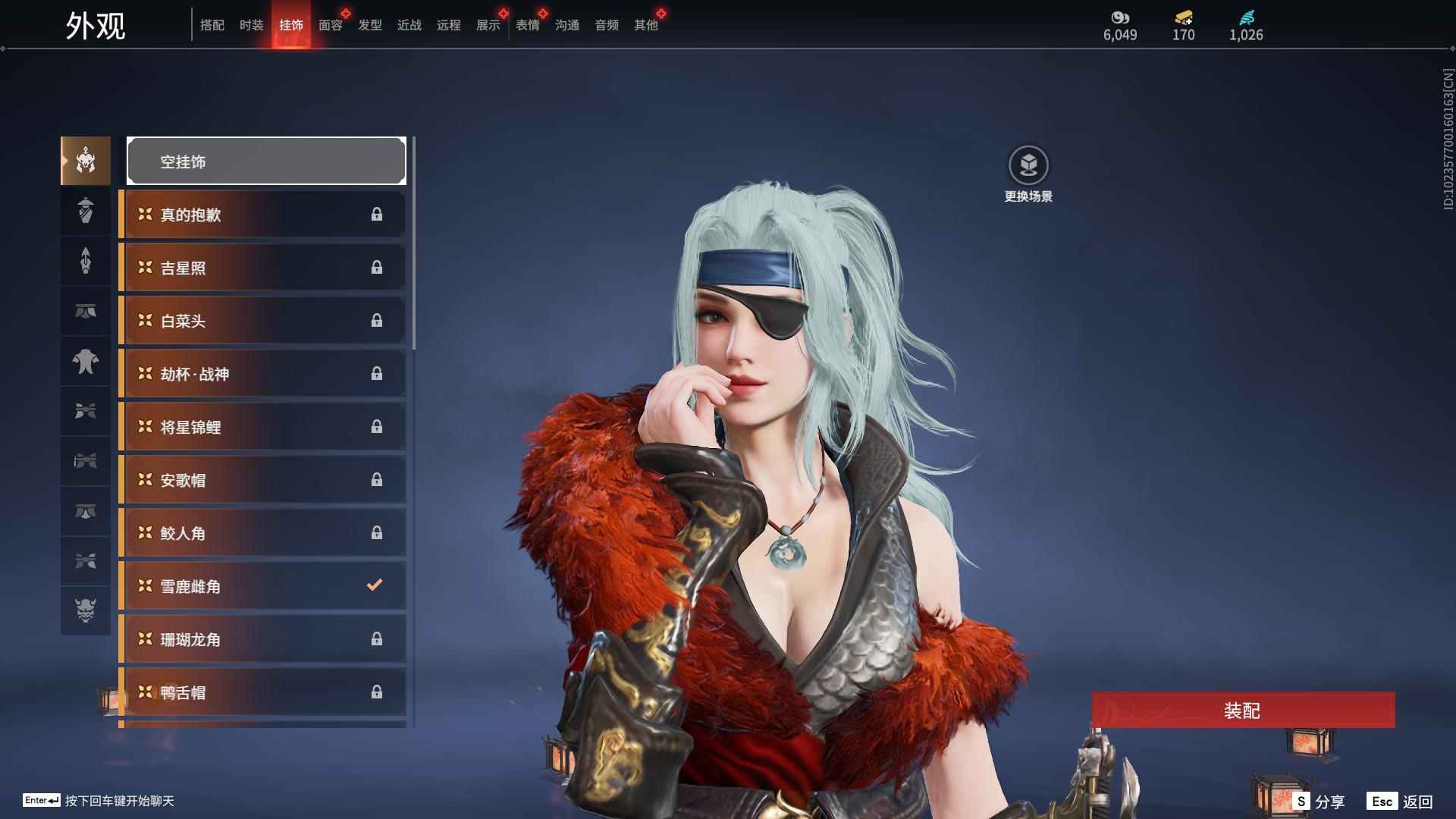Viewport: 1456px width, 819px height.
Task: Select the 空挂饰 empty accessory entry
Action: (x=266, y=161)
